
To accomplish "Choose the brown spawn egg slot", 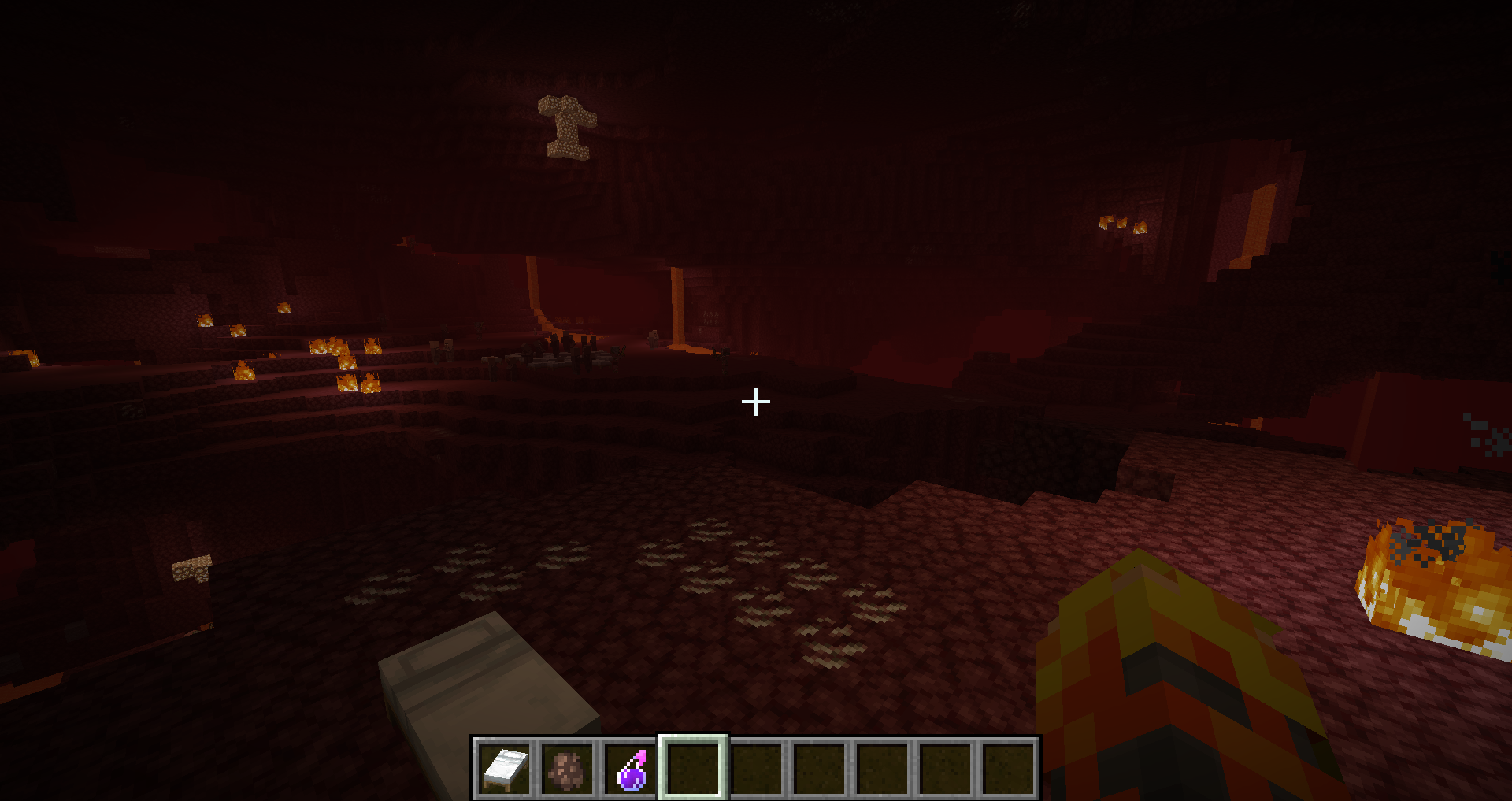I will [x=567, y=768].
